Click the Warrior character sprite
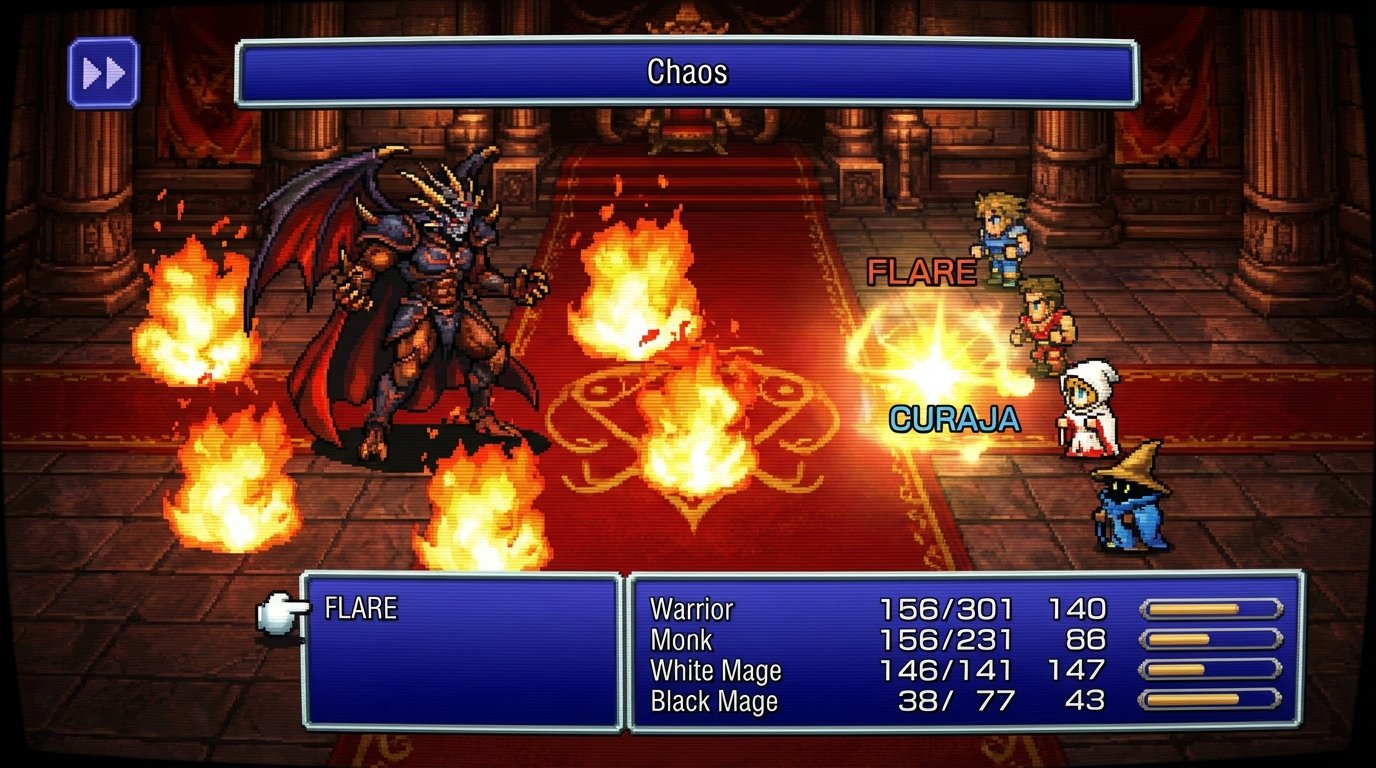 (999, 235)
